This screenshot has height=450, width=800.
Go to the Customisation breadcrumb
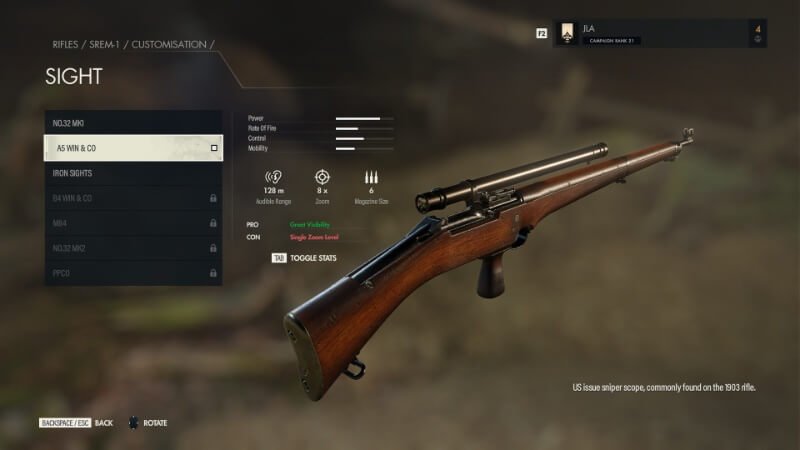tap(170, 45)
